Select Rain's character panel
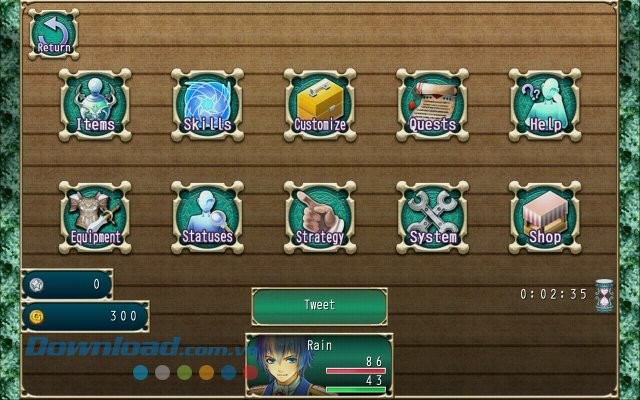This screenshot has height=400, width=640. point(319,366)
